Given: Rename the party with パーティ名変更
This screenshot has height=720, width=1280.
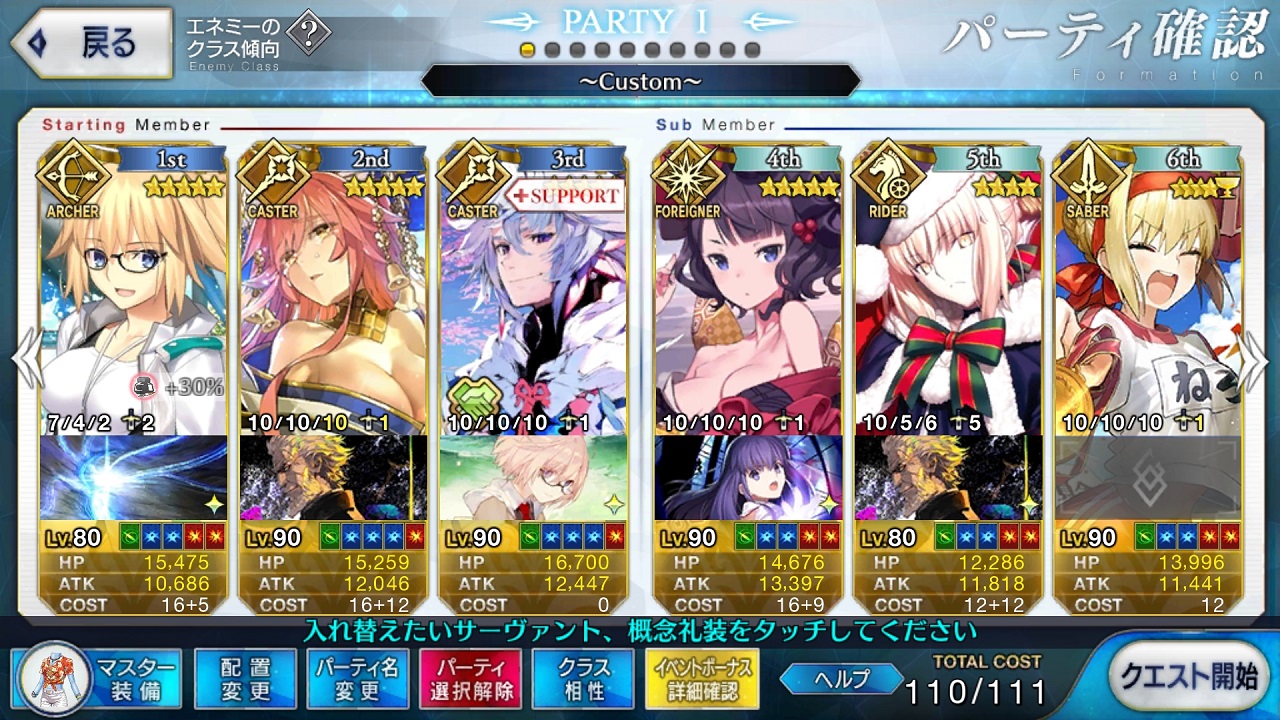Looking at the screenshot, I should [357, 678].
